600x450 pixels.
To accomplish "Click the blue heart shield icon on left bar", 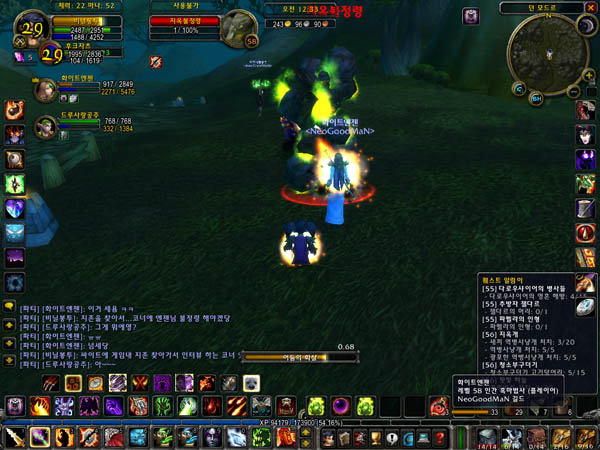I will (14, 209).
